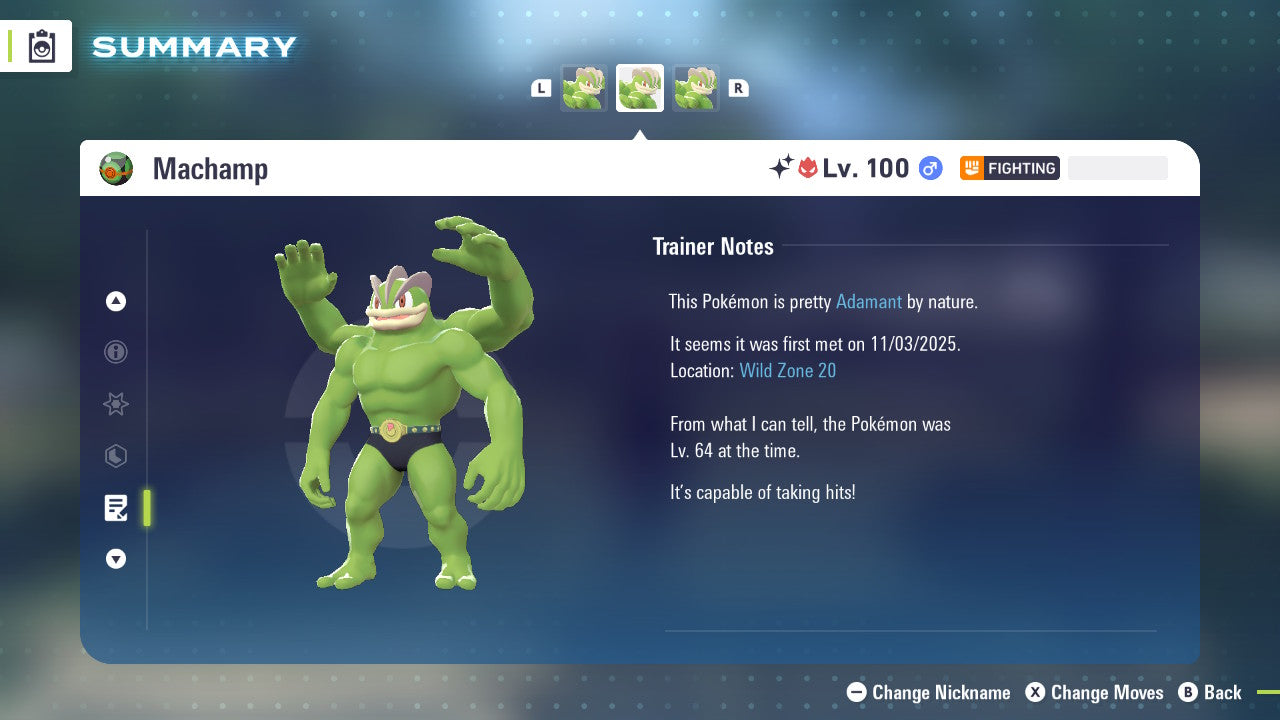Screen dimensions: 1280x720
Task: Select the star-shaped sidebar icon
Action: (115, 404)
